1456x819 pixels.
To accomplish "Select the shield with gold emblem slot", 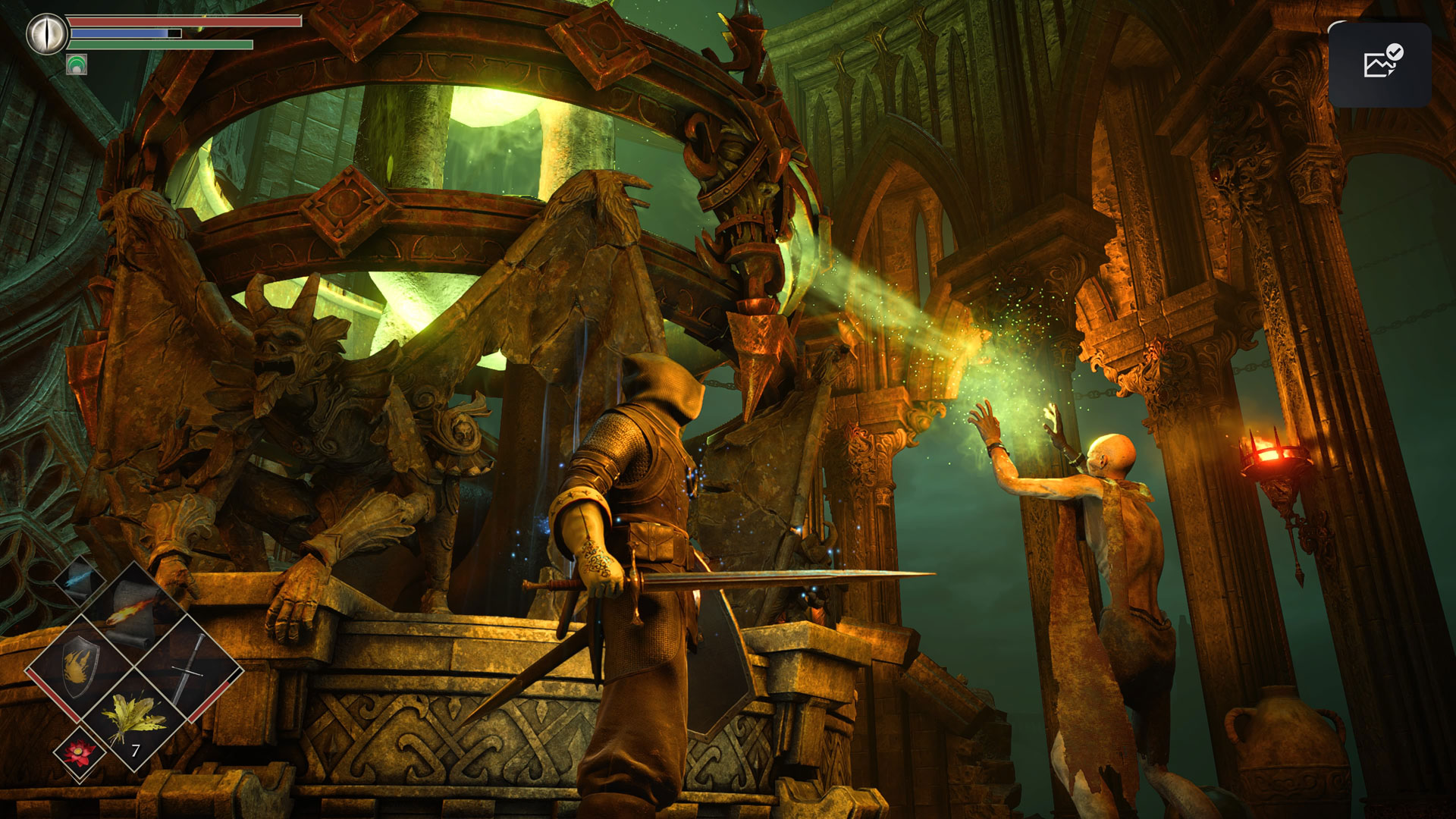I will [79, 667].
